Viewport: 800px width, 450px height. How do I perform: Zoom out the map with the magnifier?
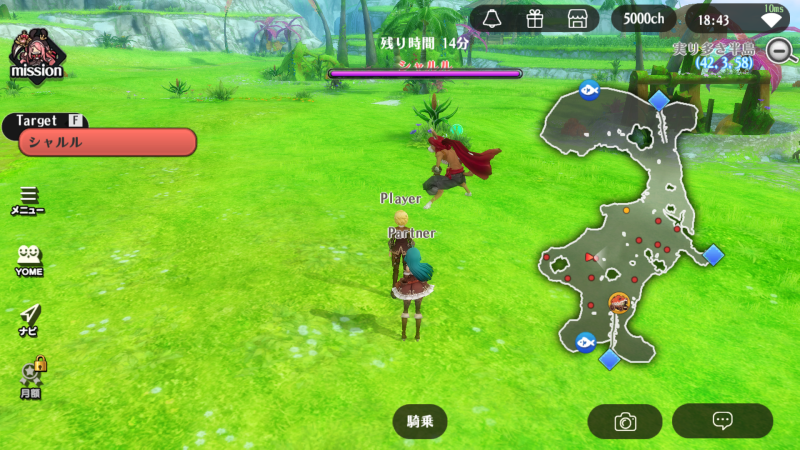tap(779, 49)
